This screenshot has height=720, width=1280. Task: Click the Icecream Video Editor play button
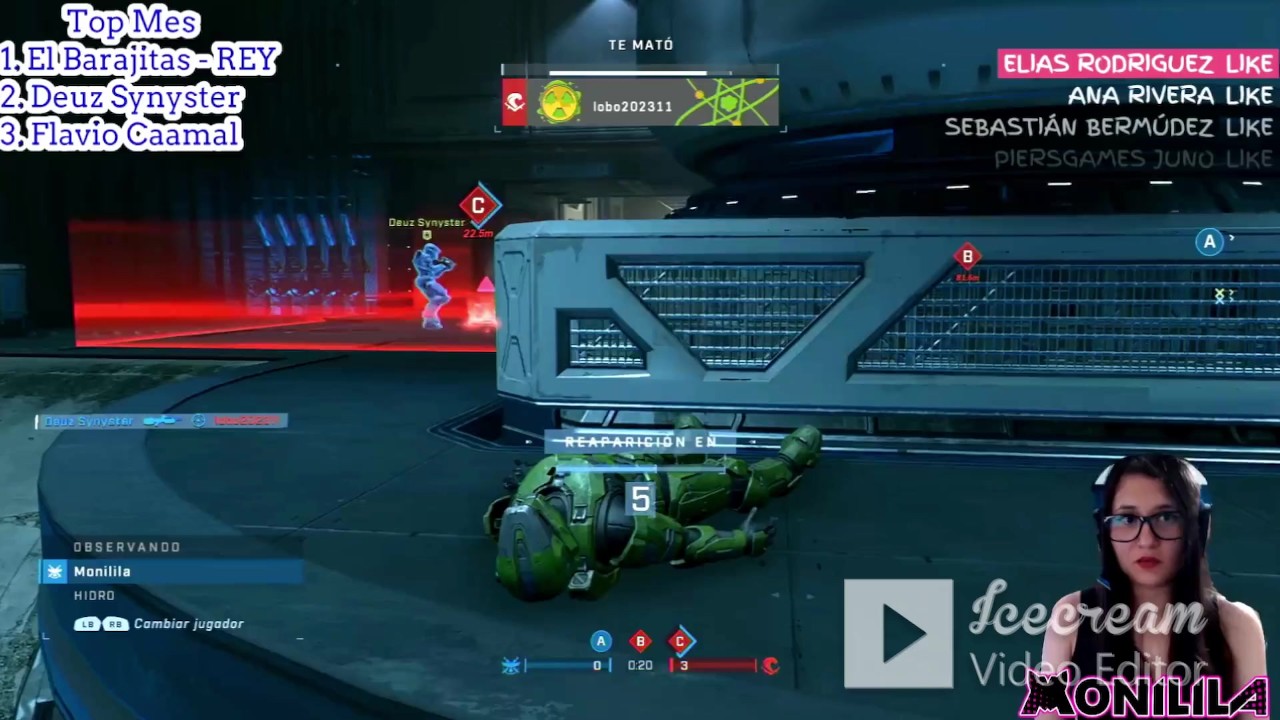[898, 634]
